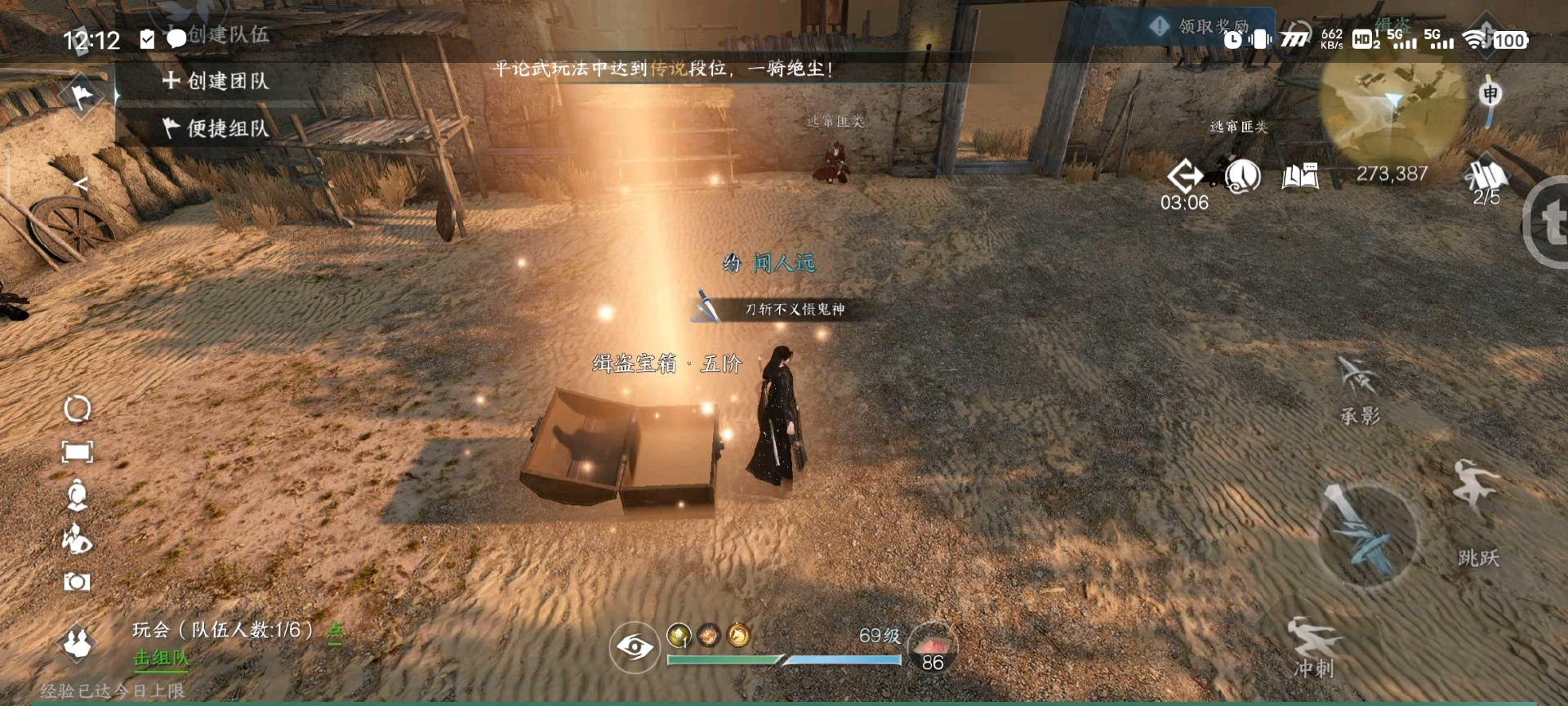Screen dimensions: 1568x706
Task: Open the camera screenshot icon
Action: [78, 582]
